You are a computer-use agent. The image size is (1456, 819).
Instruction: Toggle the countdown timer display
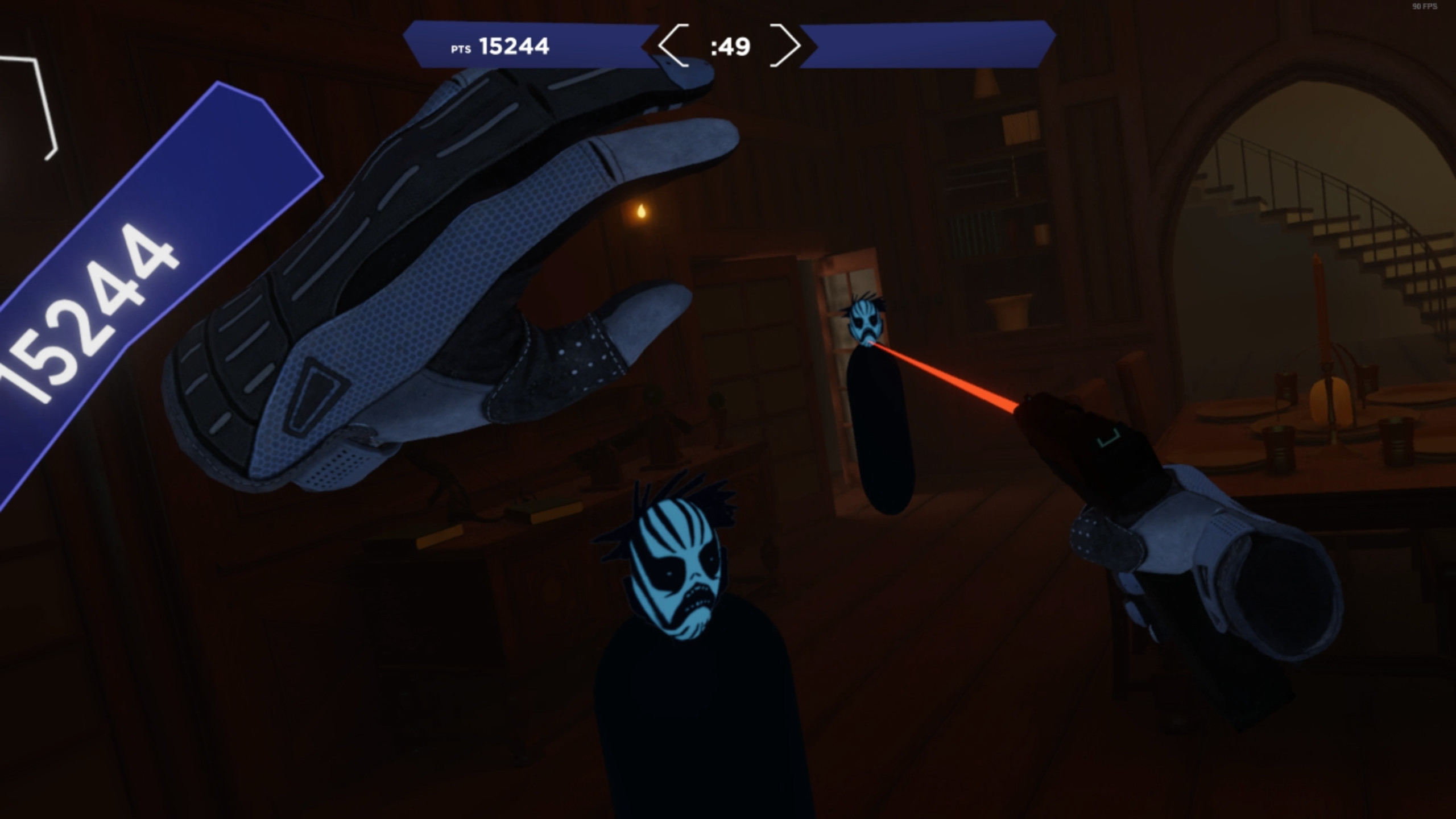coord(730,47)
